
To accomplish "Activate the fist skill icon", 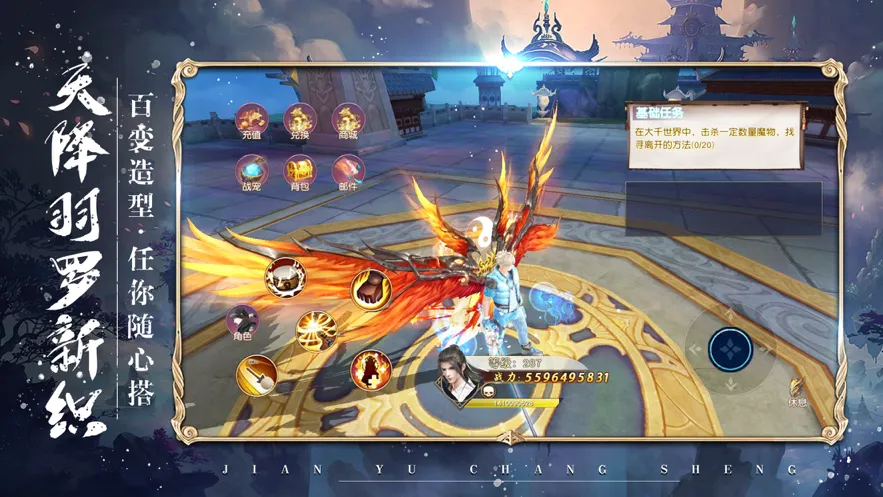I will click(370, 288).
